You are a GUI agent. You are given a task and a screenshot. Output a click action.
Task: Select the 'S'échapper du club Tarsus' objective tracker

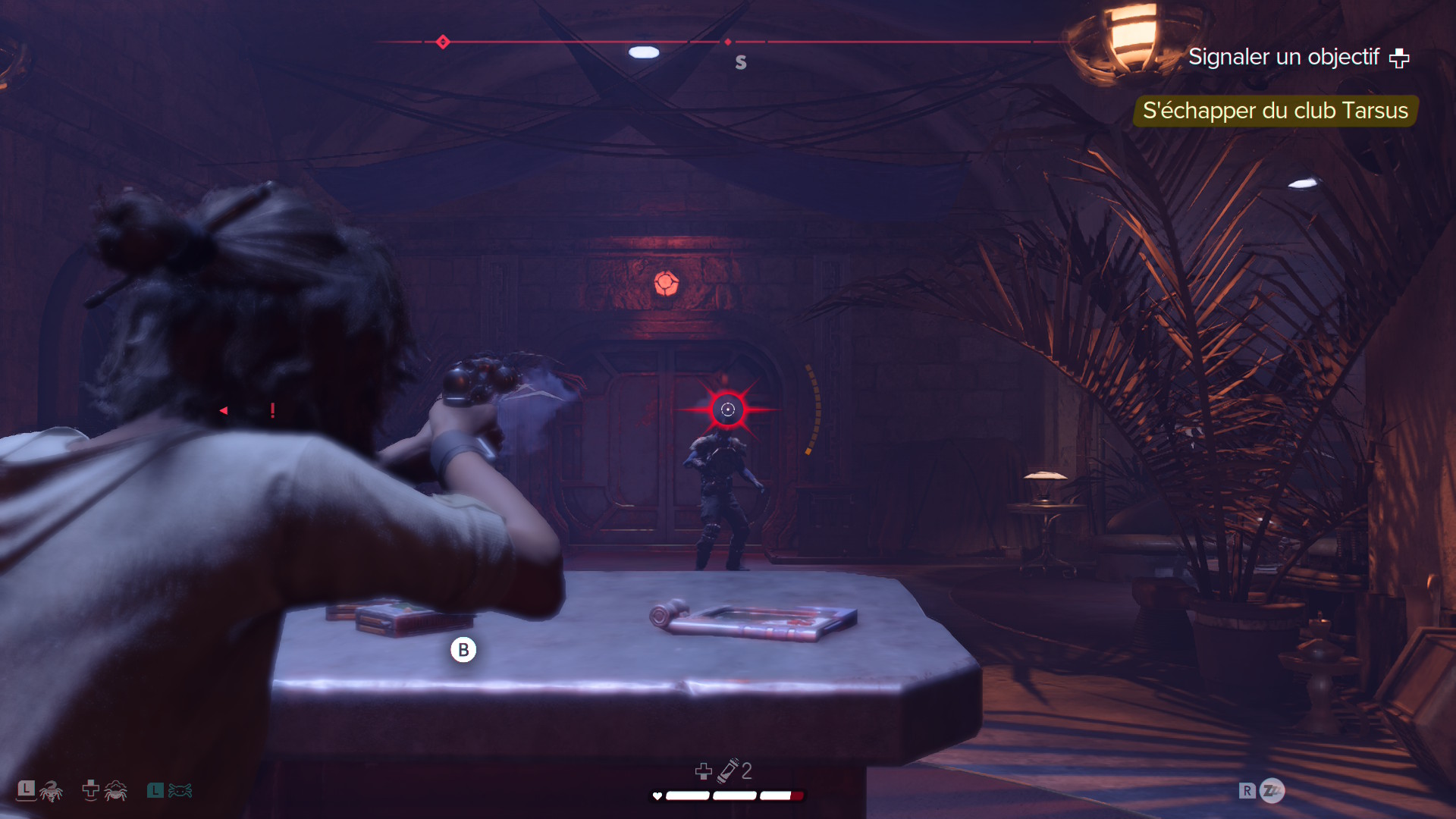pyautogui.click(x=1275, y=111)
